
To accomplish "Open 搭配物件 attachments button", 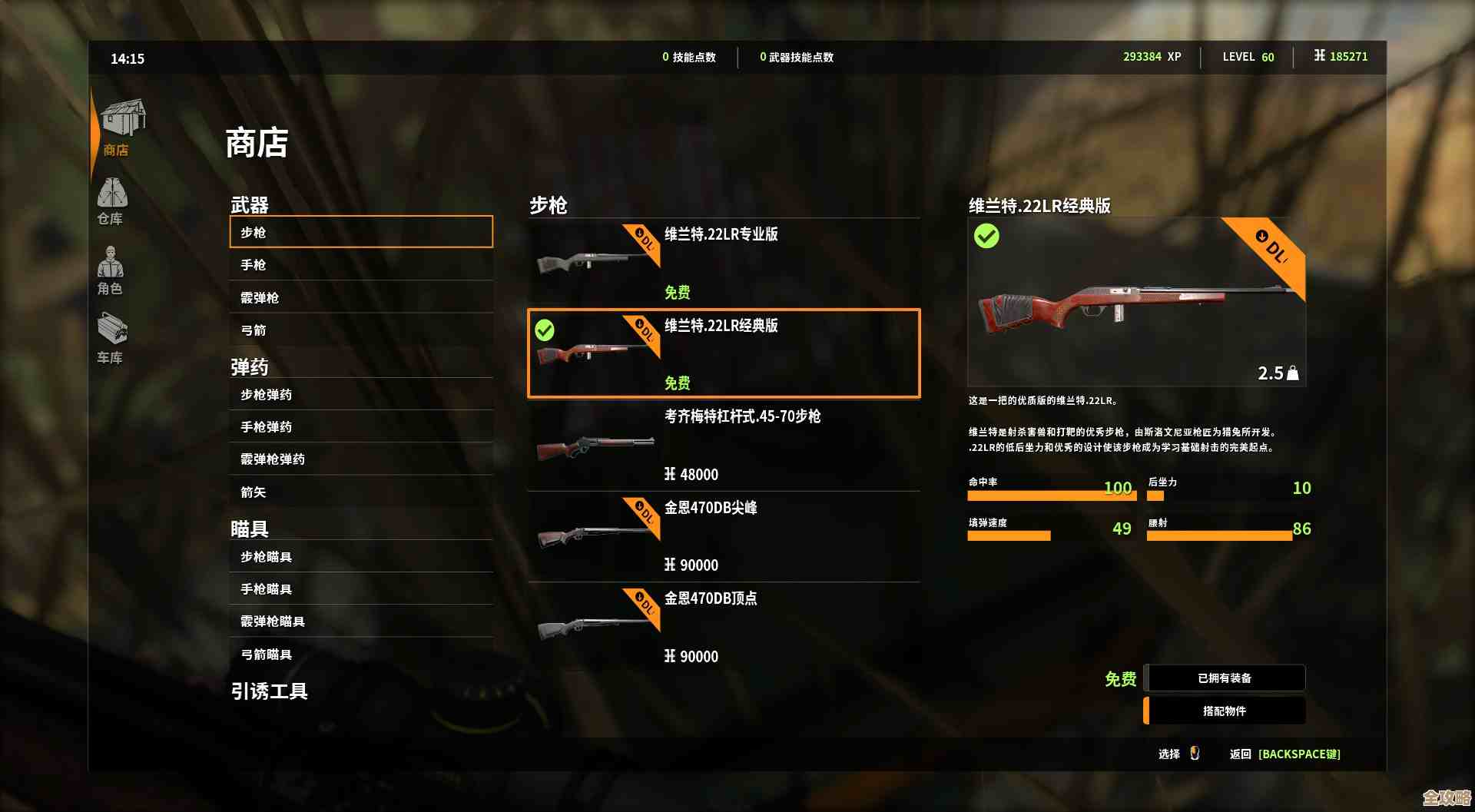I will [x=1225, y=711].
